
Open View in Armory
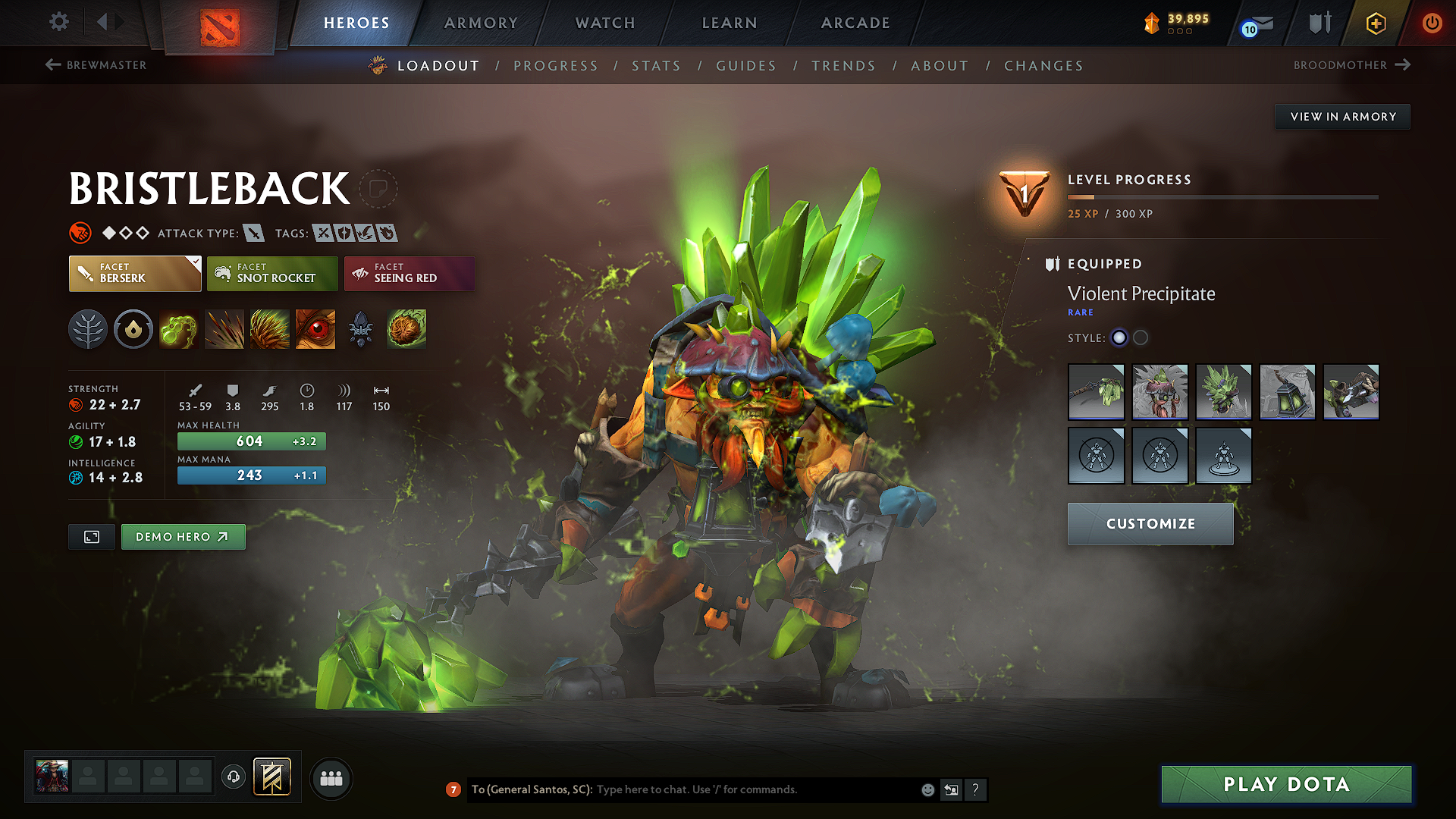[x=1342, y=117]
